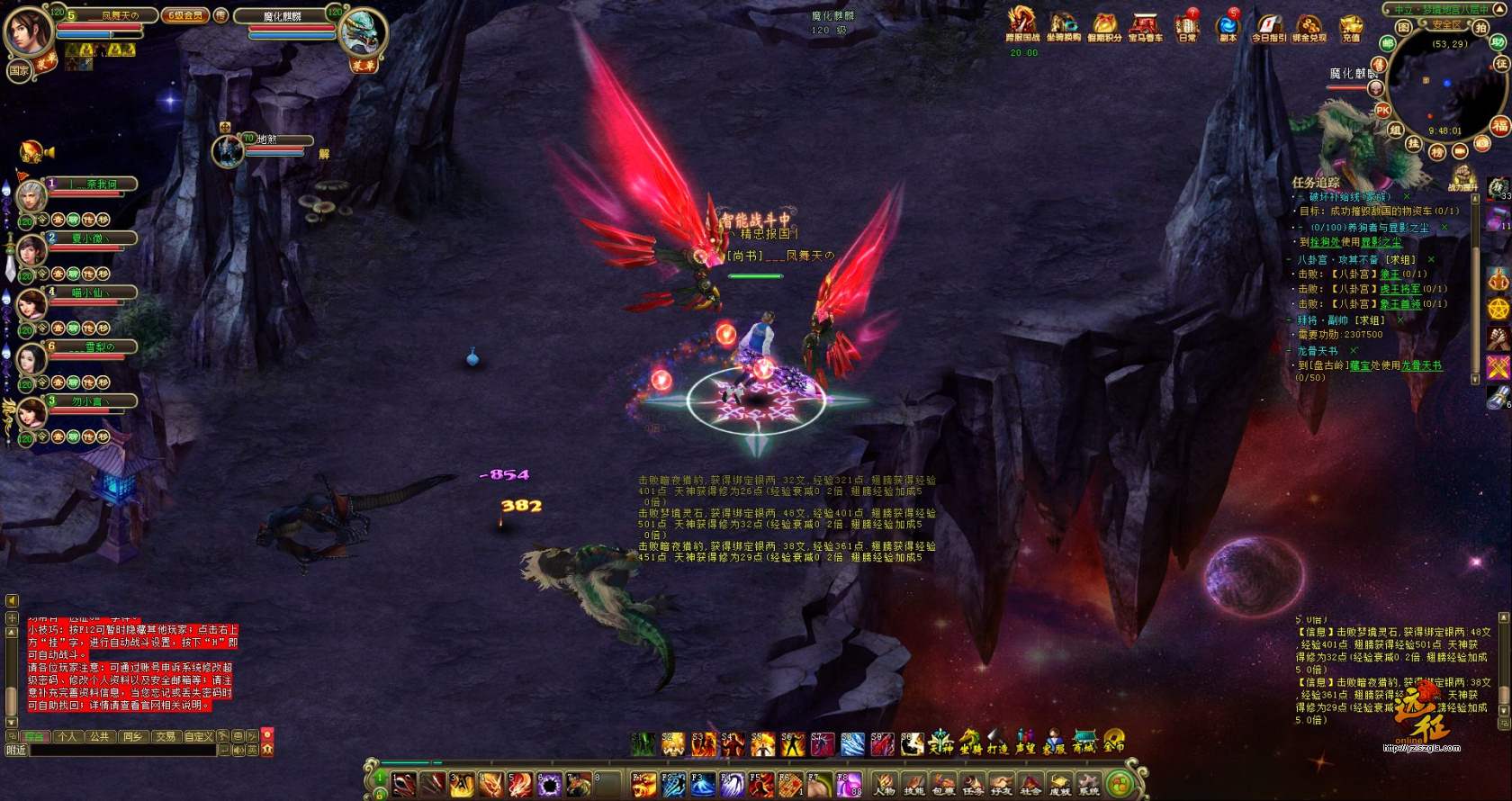Viewport: 1512px width, 801px height.
Task: Open the 宝马香车 event icon
Action: (x=1145, y=25)
